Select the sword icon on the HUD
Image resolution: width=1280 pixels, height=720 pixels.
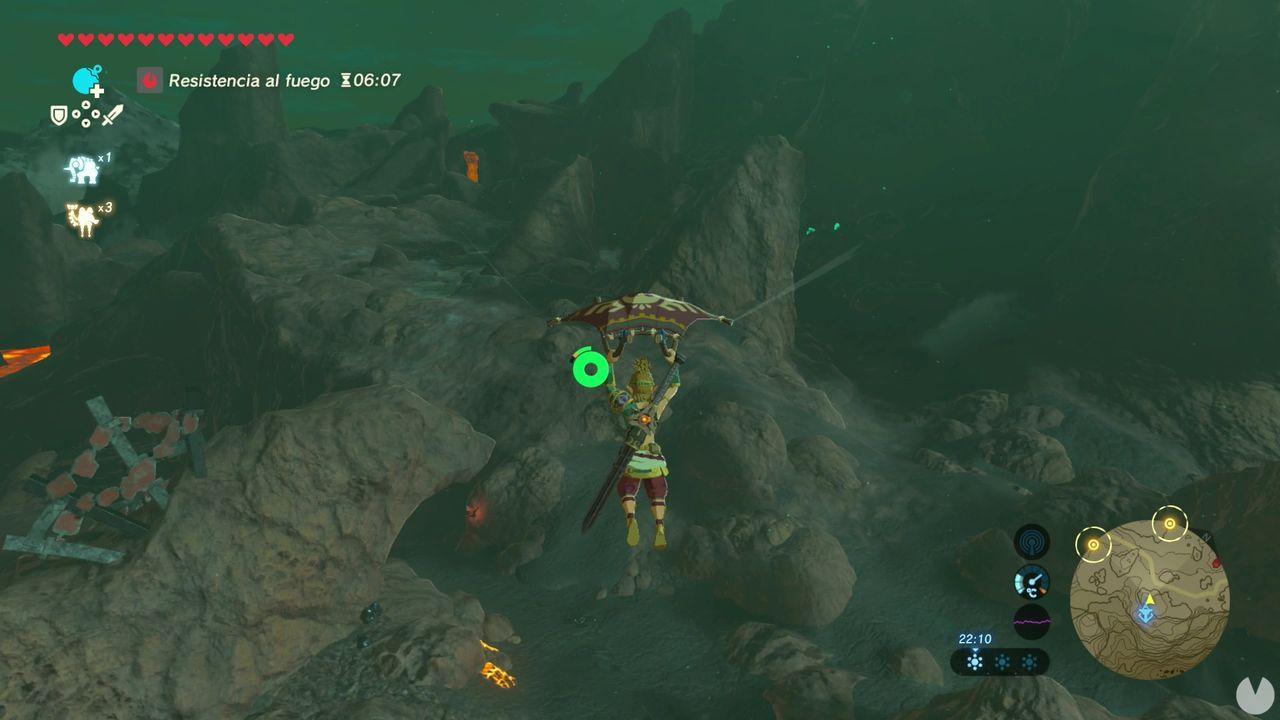click(112, 116)
